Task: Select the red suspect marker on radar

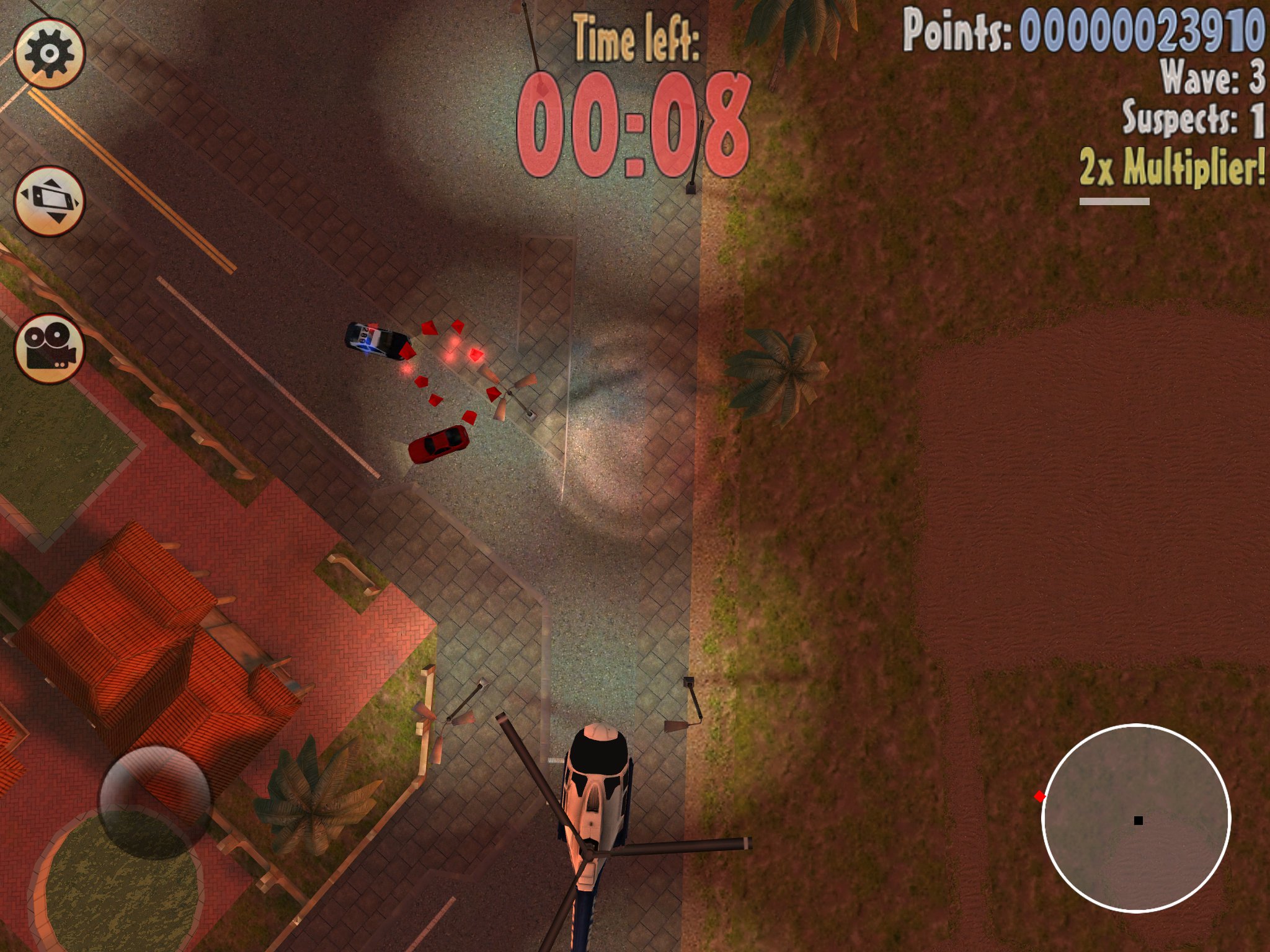Action: [x=1040, y=796]
